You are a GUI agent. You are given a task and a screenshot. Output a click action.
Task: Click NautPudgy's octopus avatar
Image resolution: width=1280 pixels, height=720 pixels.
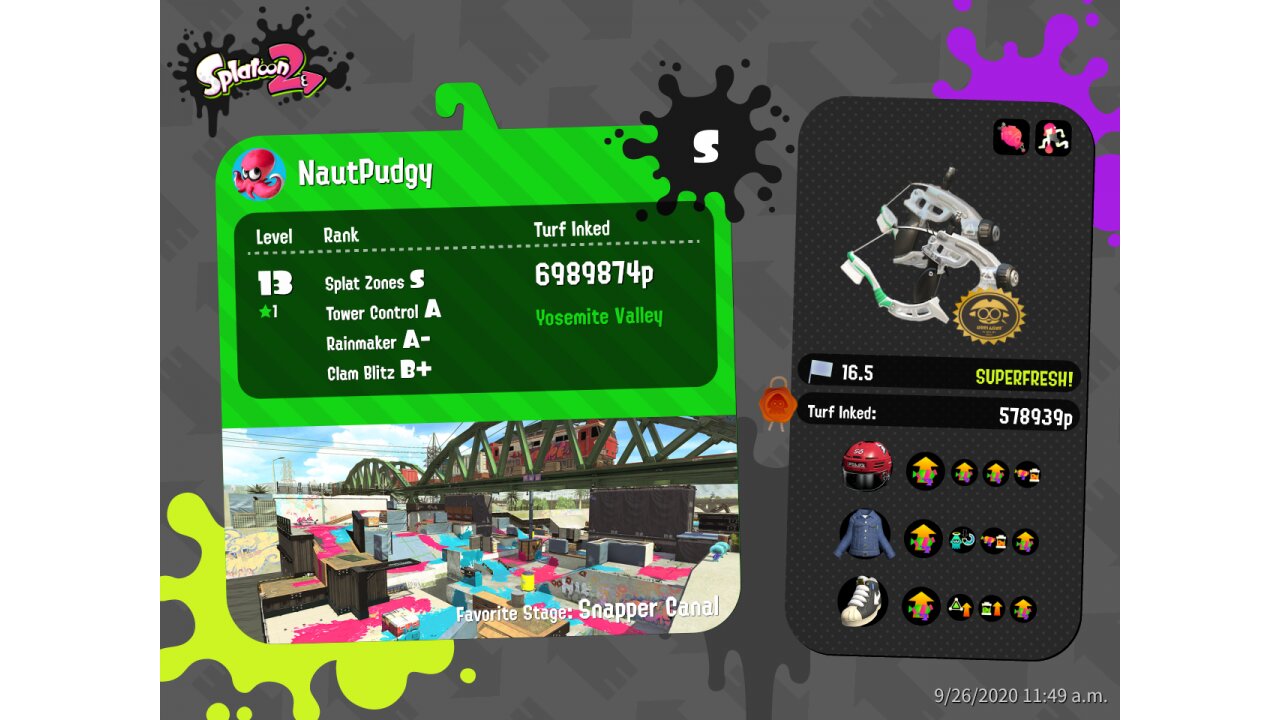coord(259,174)
